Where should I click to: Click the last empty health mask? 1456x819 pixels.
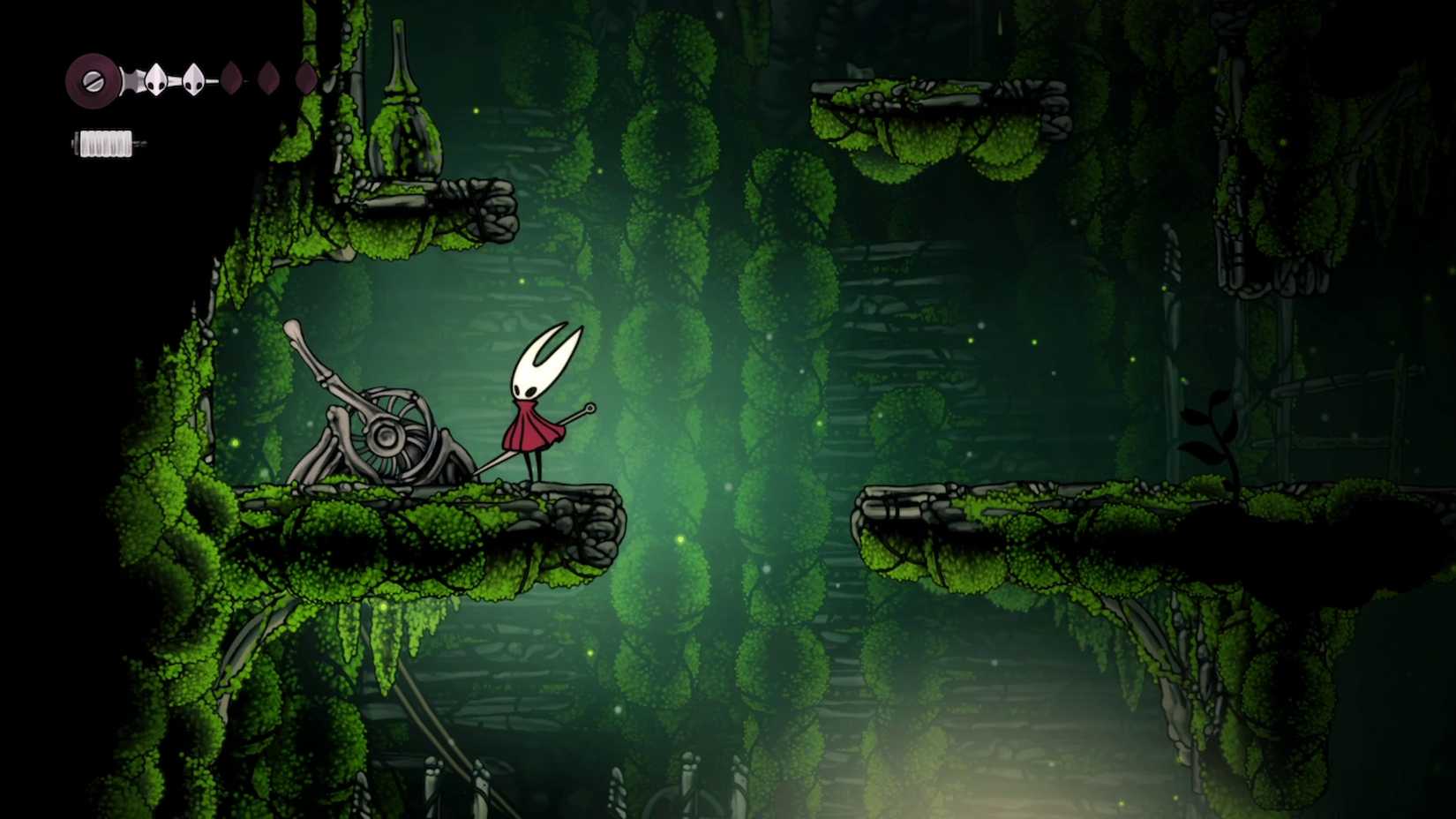tap(305, 77)
